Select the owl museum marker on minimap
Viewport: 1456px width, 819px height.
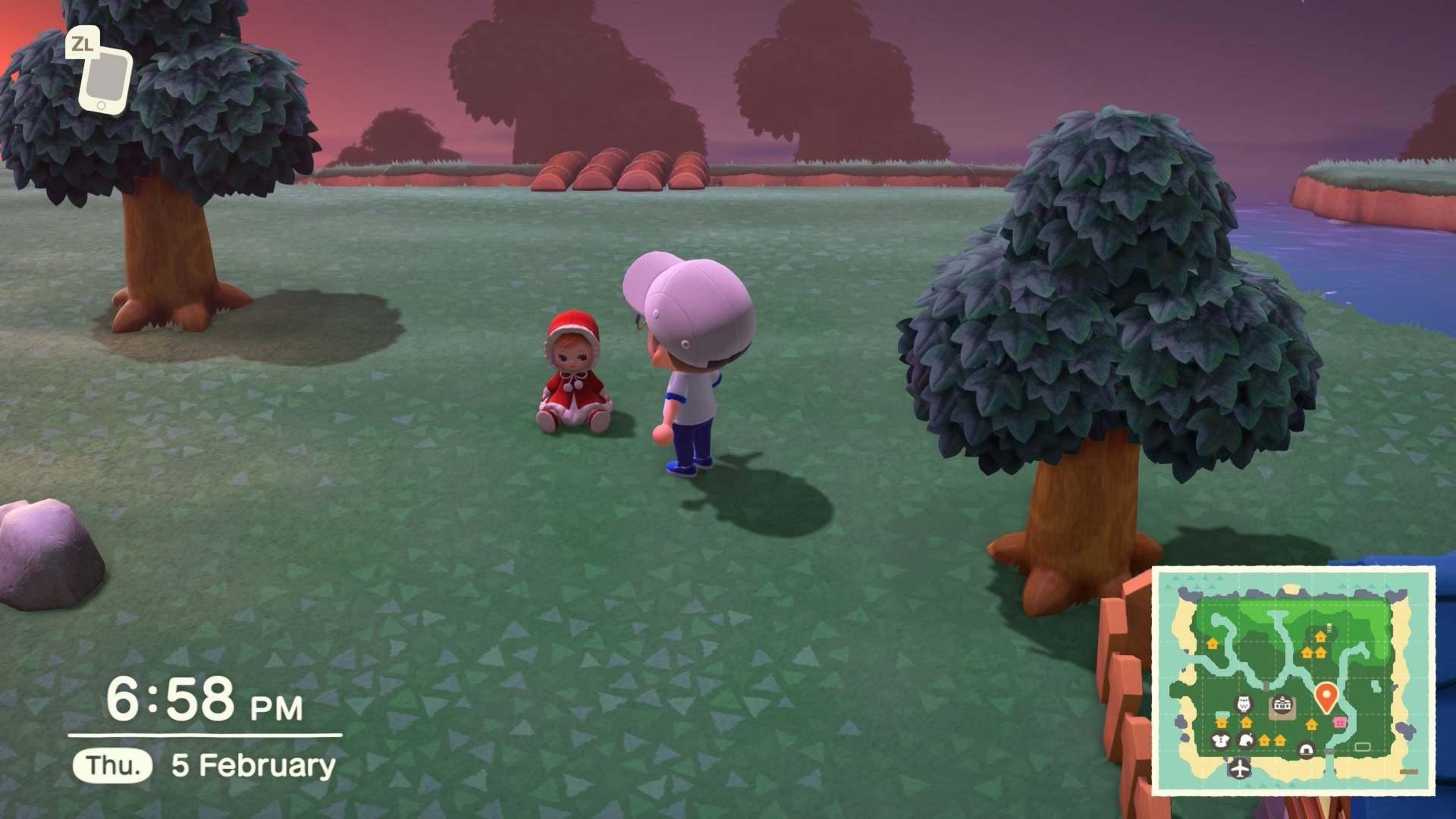[x=1244, y=704]
